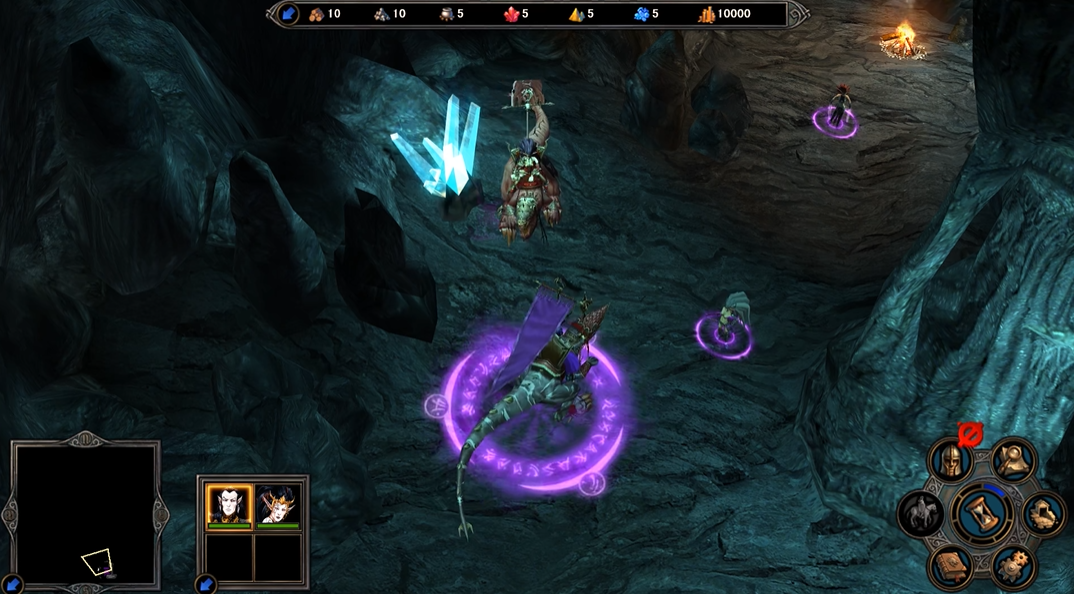Click the top ornament button on minimap frame
This screenshot has width=1074, height=594.
point(85,438)
